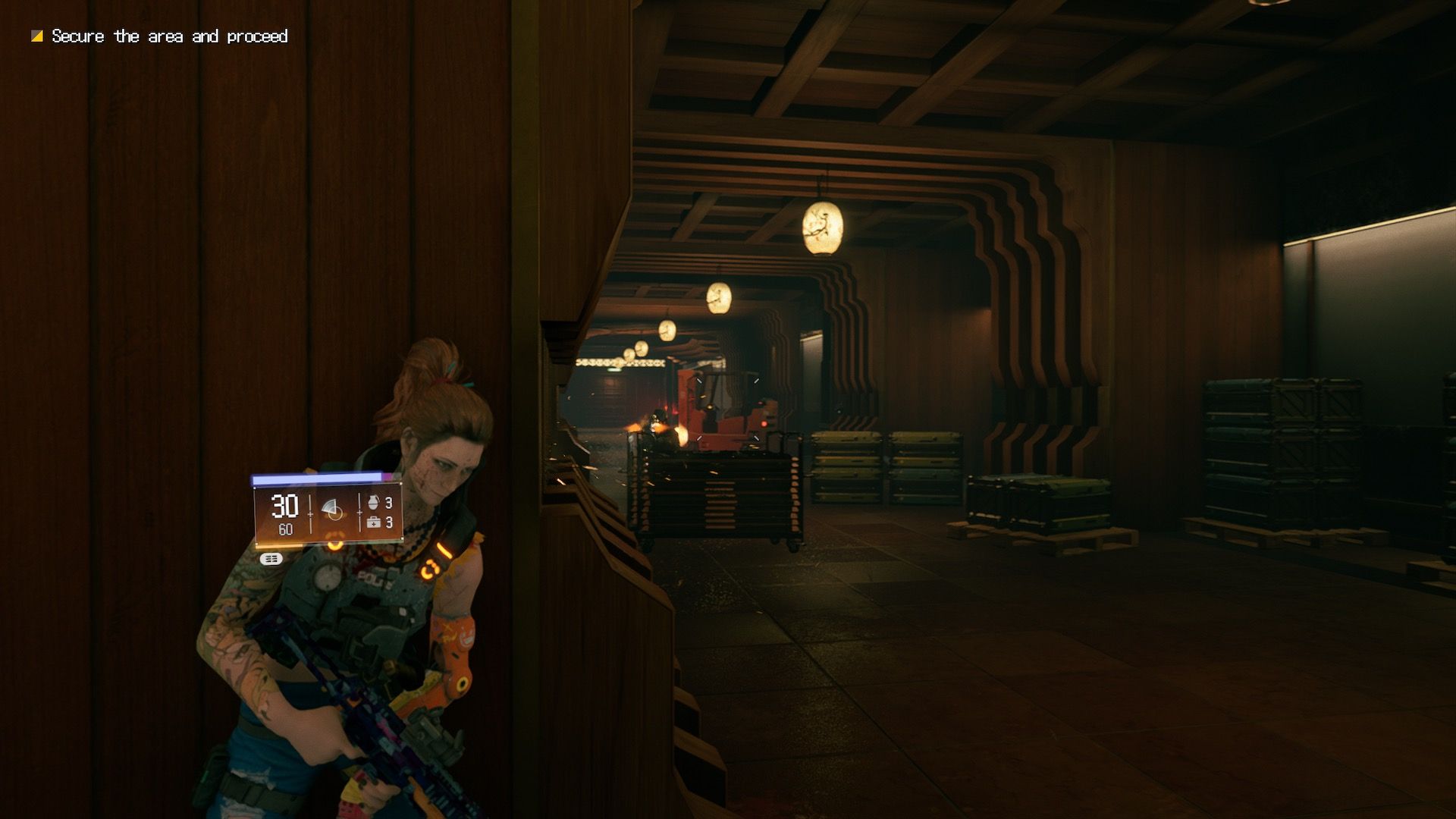Click the reserve ammo count of 60
The height and width of the screenshot is (819, 1456).
[x=285, y=529]
